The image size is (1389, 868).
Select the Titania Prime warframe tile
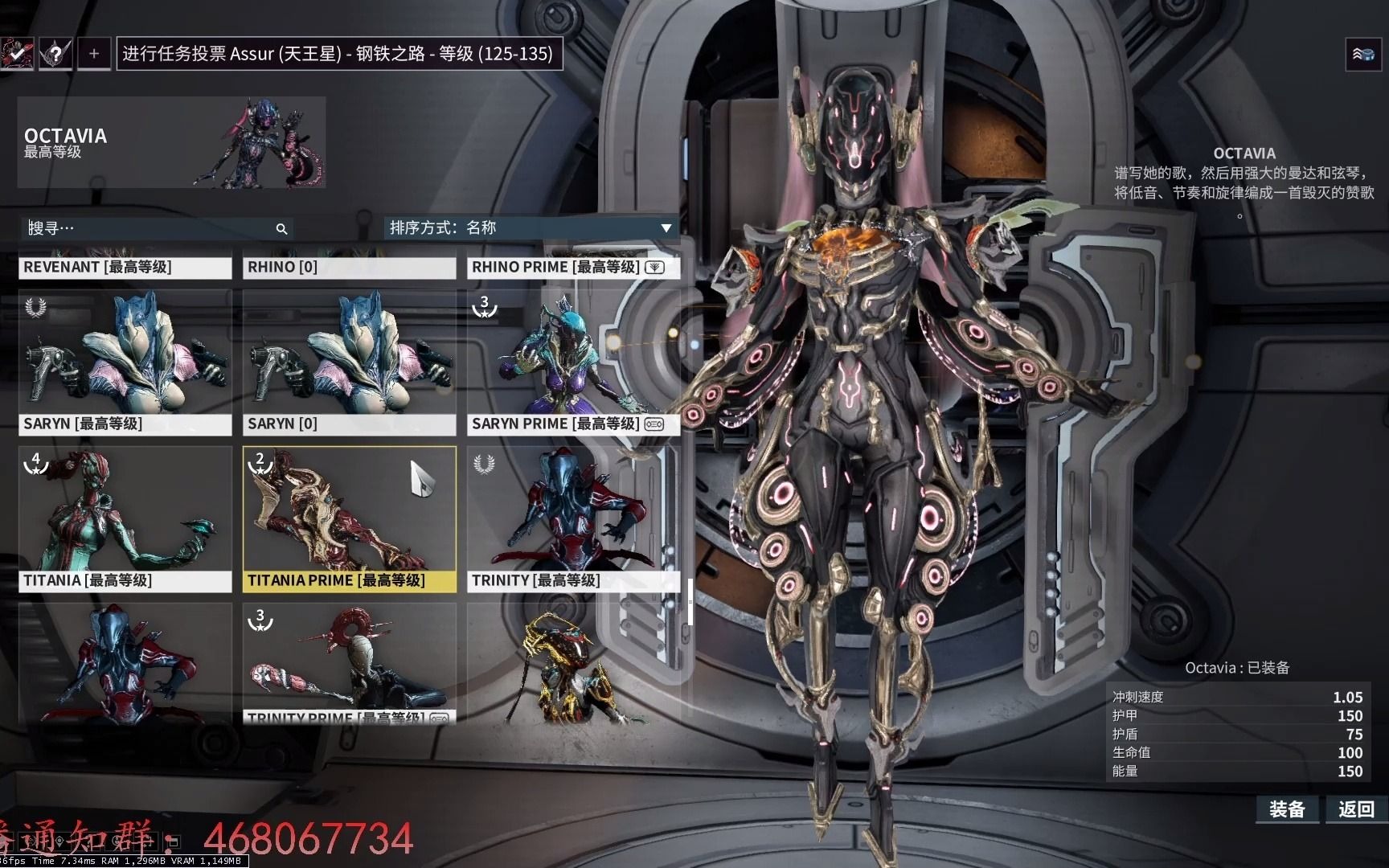click(x=349, y=518)
